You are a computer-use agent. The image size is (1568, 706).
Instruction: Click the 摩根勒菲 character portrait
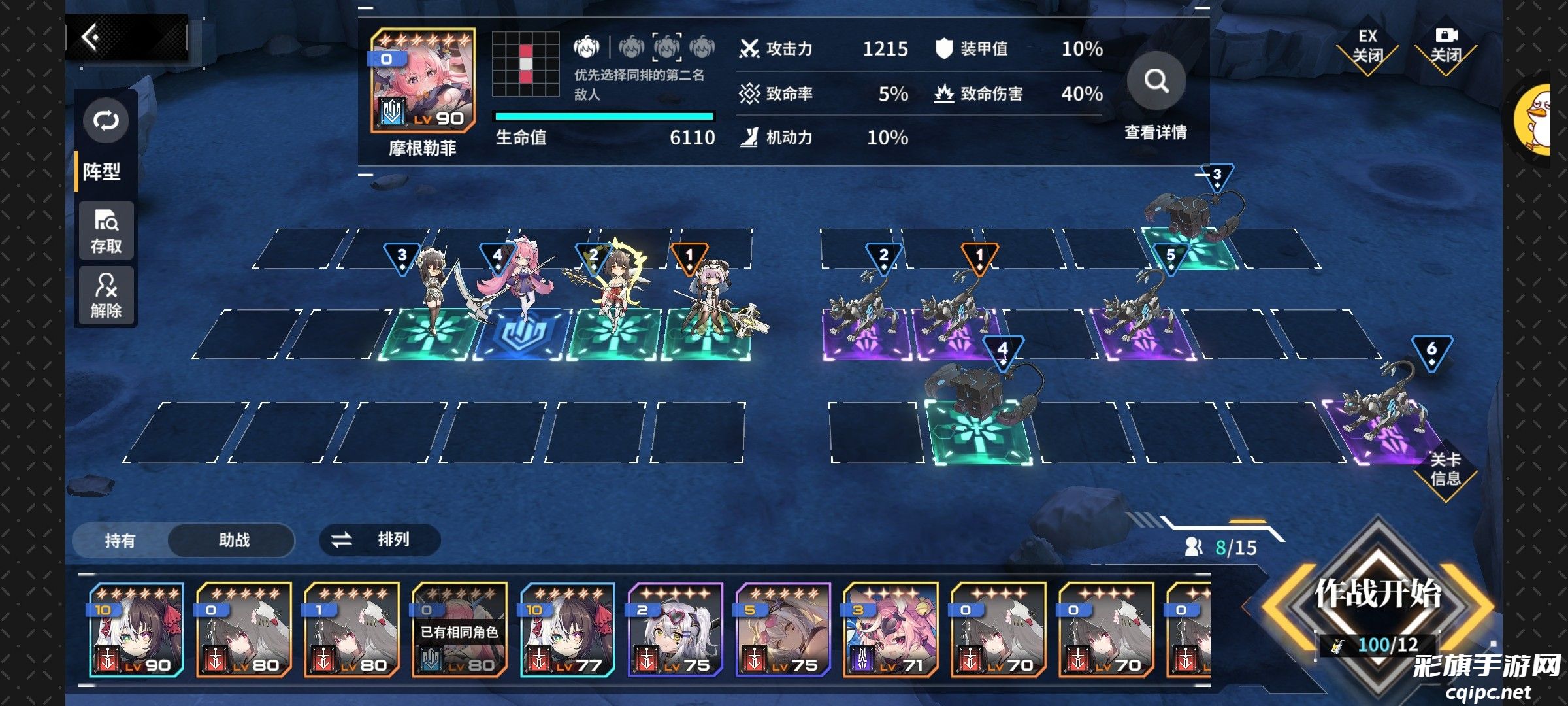point(423,81)
